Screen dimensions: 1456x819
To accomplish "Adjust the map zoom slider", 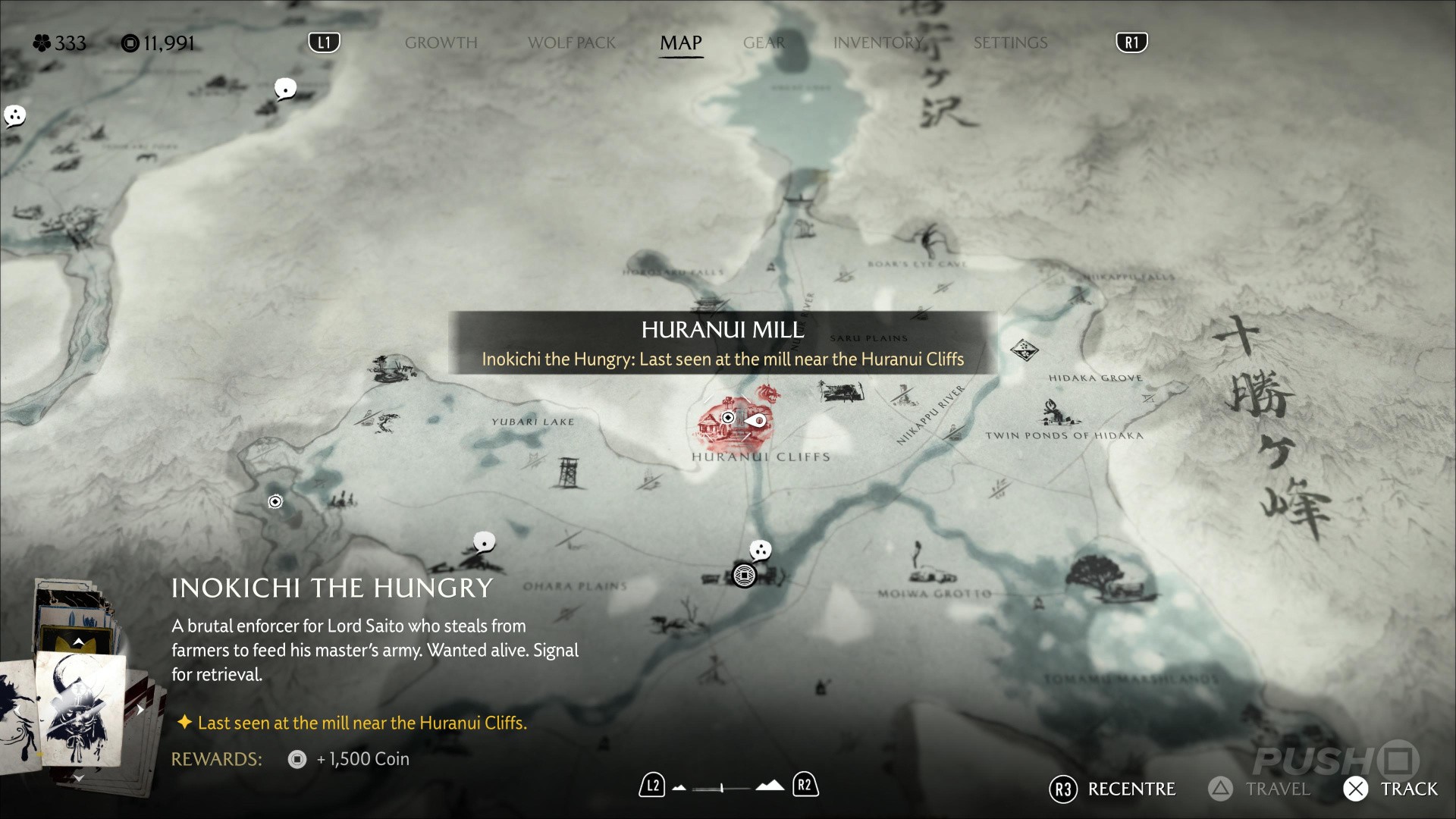I will (x=722, y=788).
